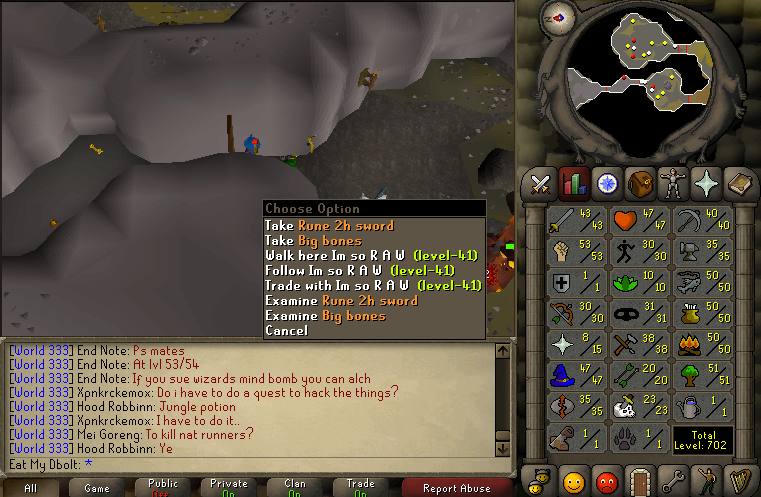Open the logout door tab

click(640, 478)
